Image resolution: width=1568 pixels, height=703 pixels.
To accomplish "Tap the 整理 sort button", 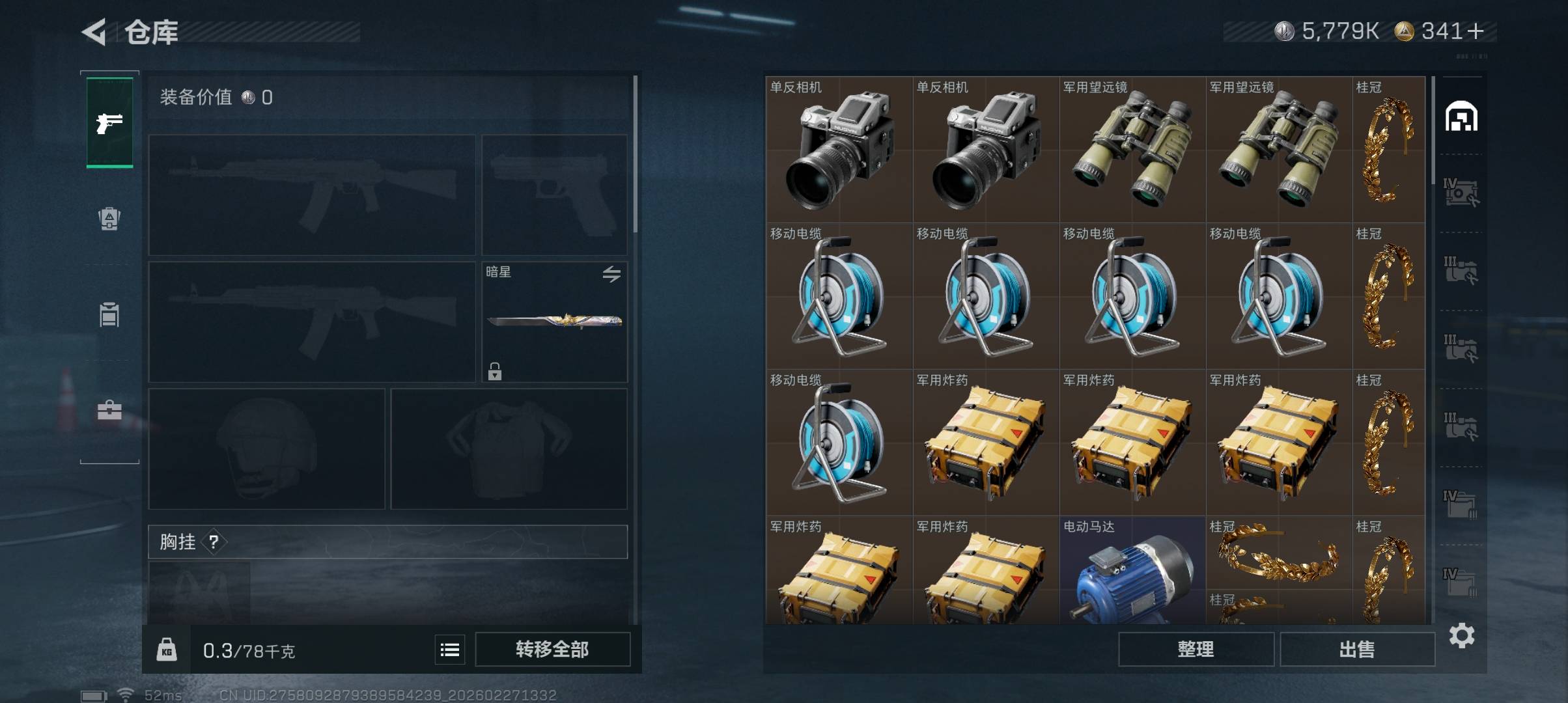I will [1196, 650].
